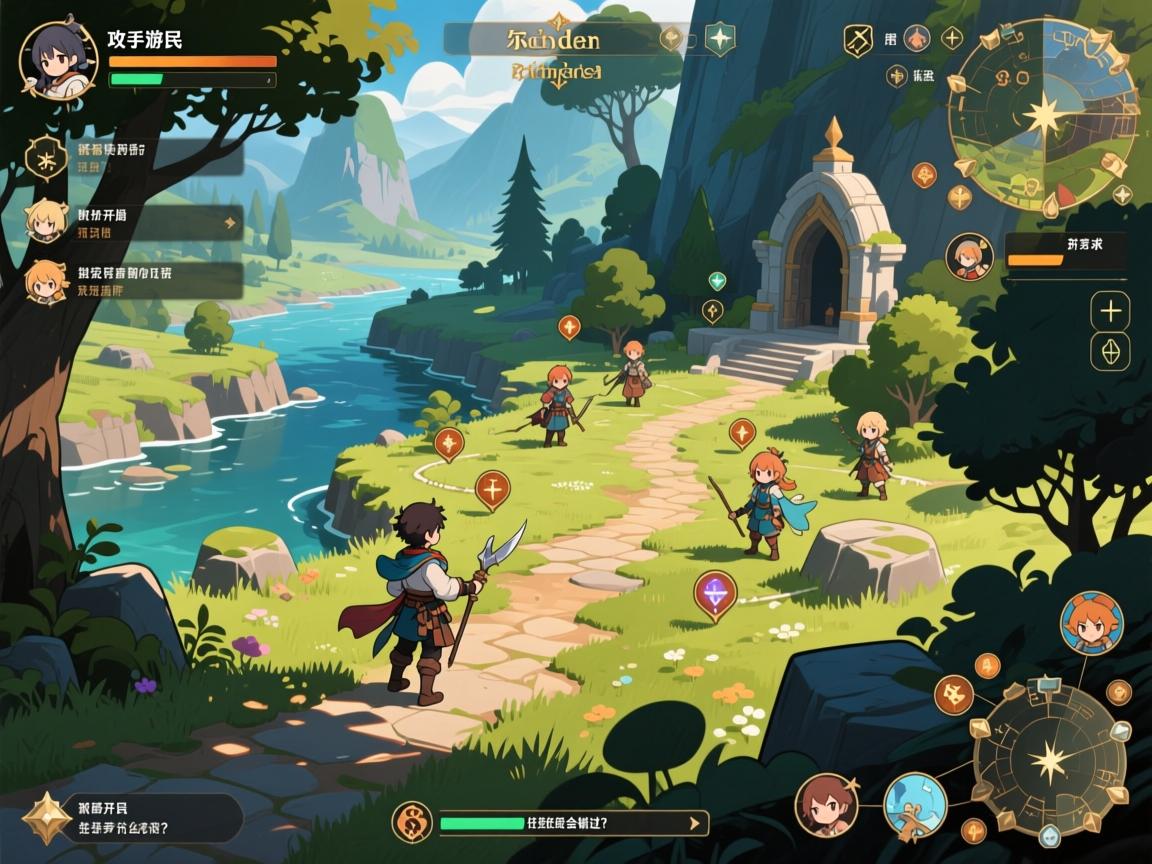Activate the light-blue round skill icon

(x=914, y=804)
